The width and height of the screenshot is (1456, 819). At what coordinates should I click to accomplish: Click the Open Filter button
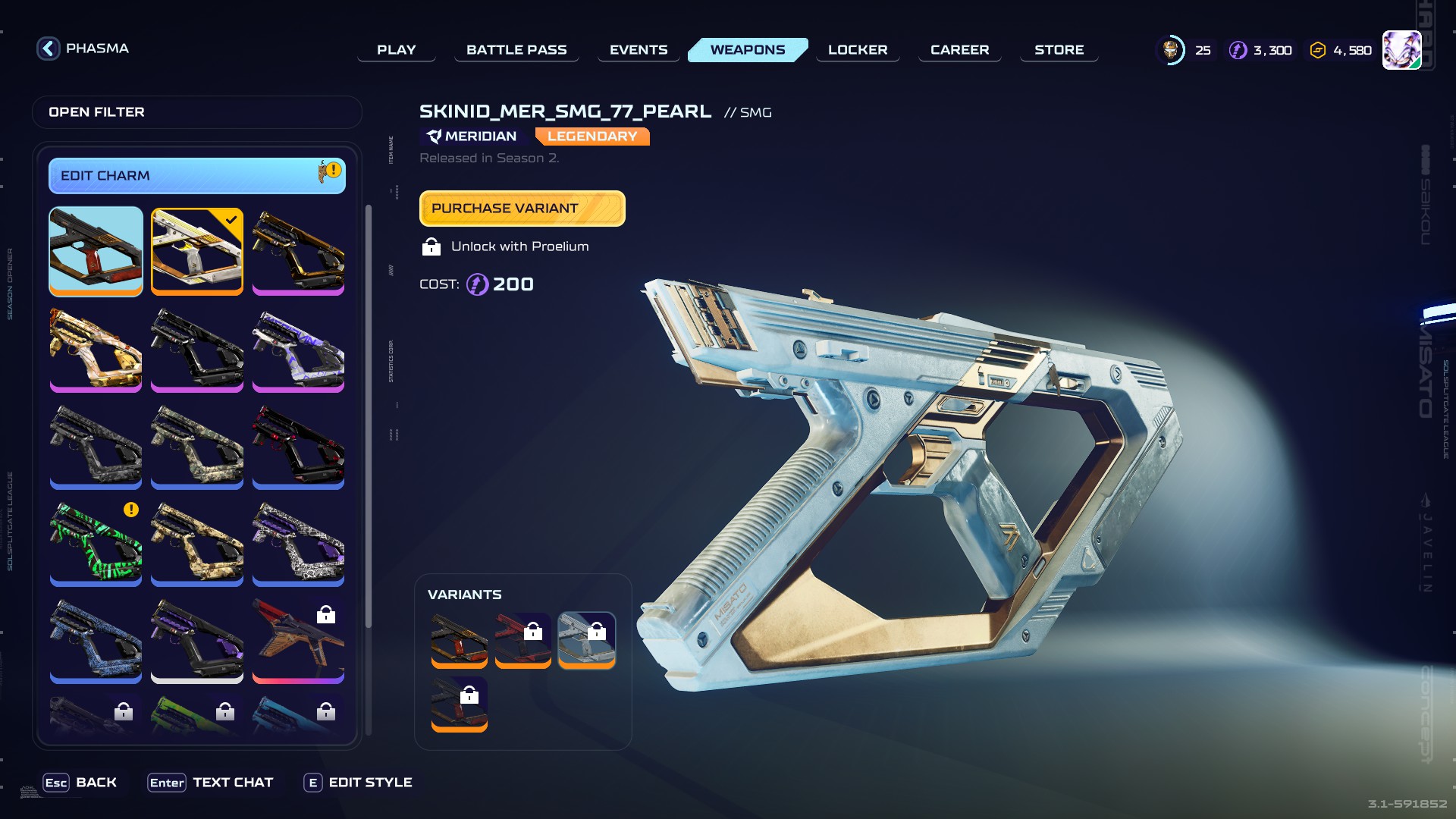coord(196,112)
